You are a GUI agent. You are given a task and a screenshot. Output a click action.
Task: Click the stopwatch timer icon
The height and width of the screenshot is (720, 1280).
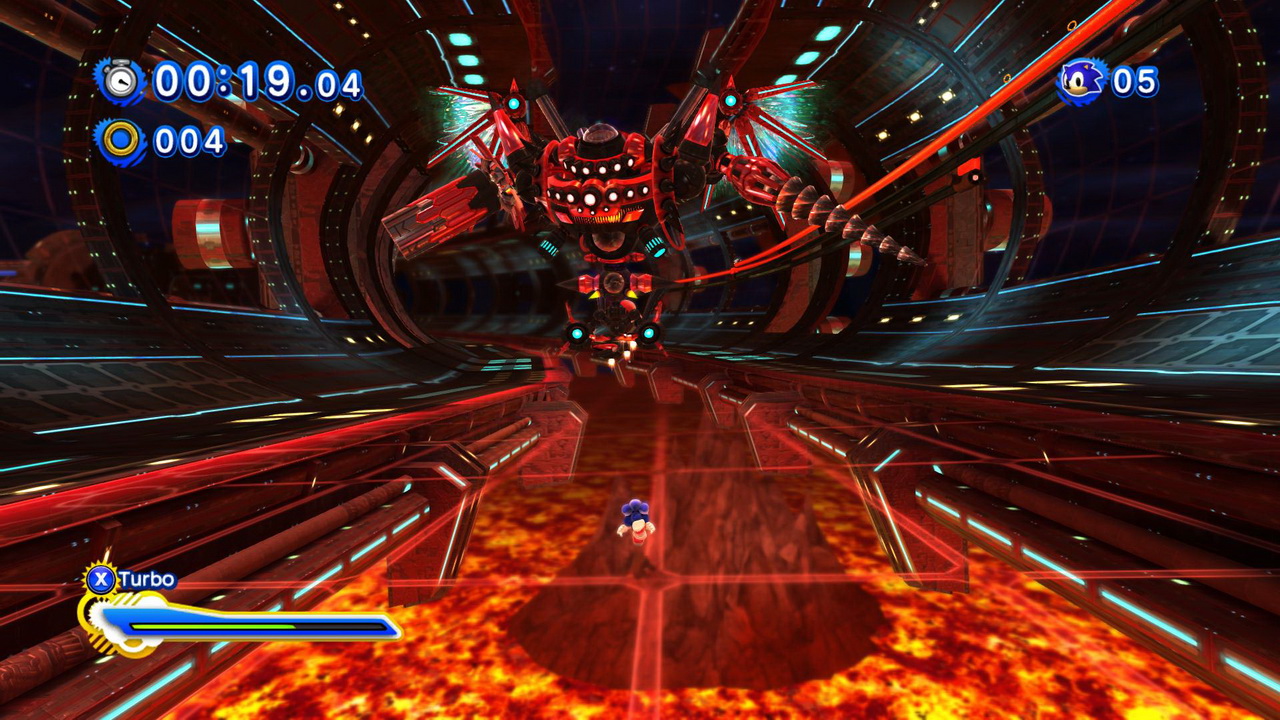[x=121, y=80]
